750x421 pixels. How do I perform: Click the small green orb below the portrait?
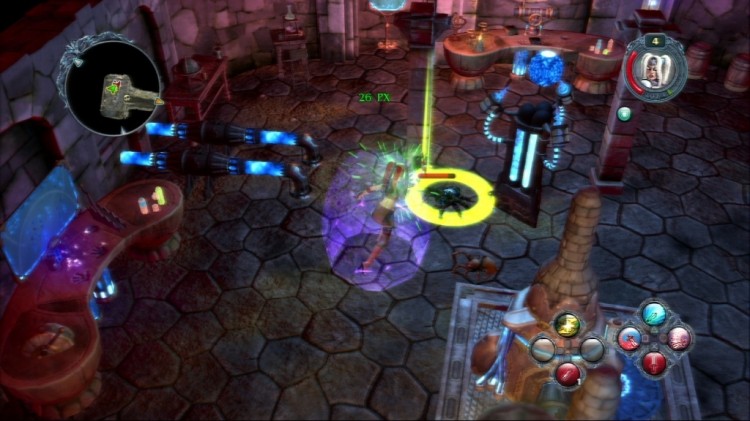pyautogui.click(x=624, y=113)
